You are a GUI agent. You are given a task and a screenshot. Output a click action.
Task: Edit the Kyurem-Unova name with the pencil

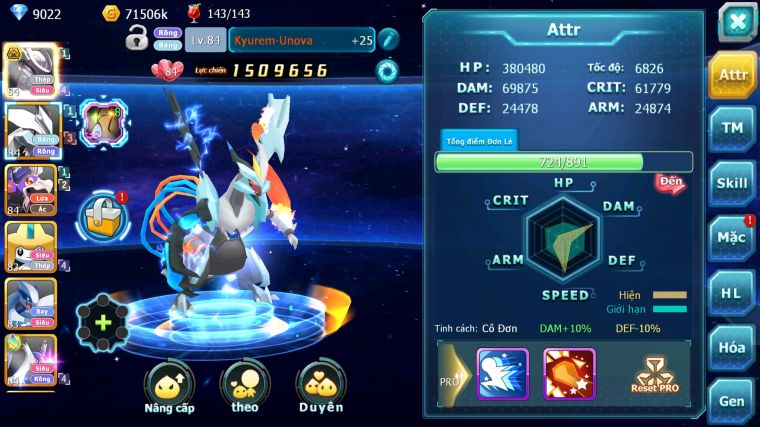pos(390,40)
